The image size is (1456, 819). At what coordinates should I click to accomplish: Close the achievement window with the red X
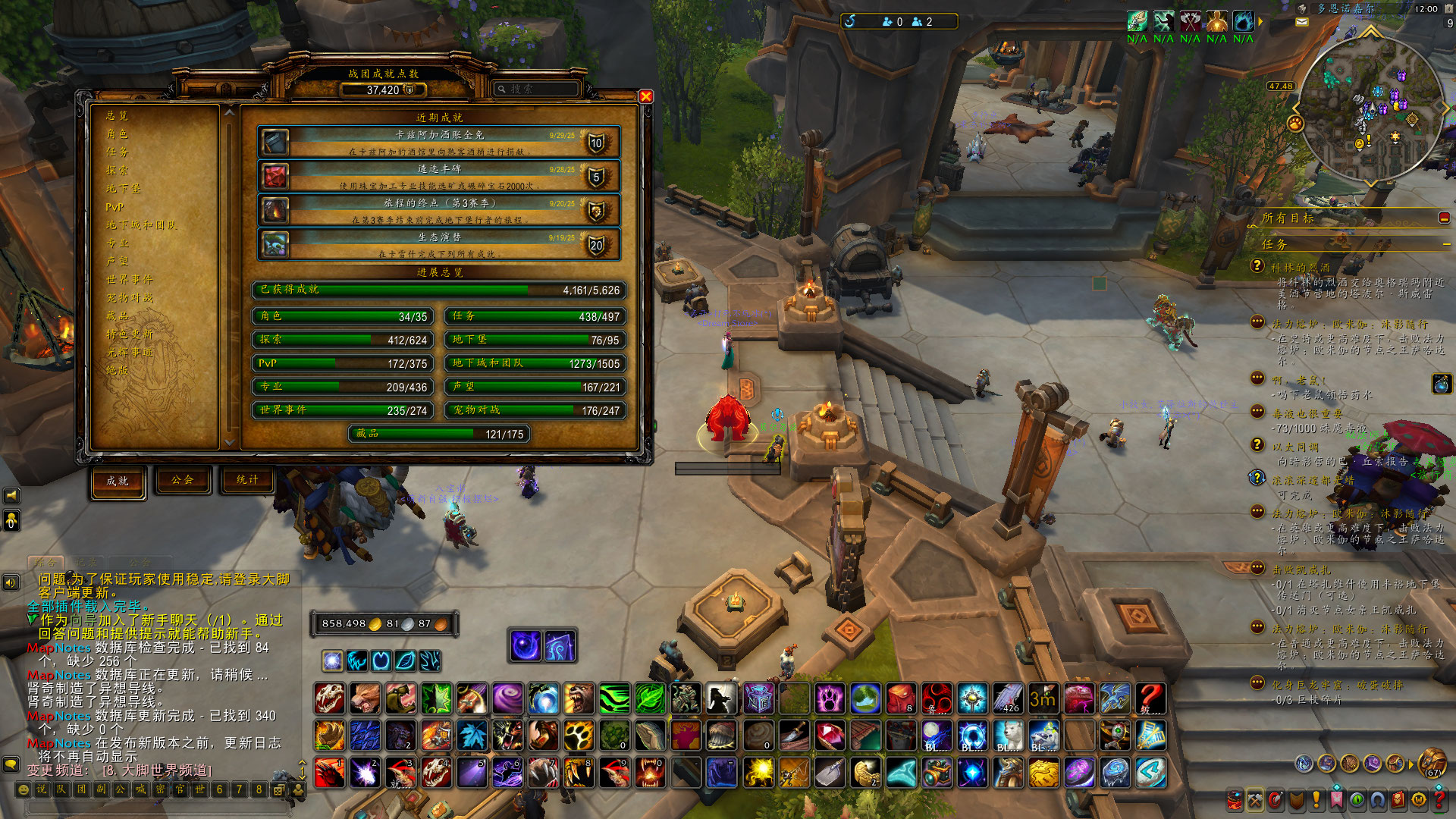[x=645, y=96]
